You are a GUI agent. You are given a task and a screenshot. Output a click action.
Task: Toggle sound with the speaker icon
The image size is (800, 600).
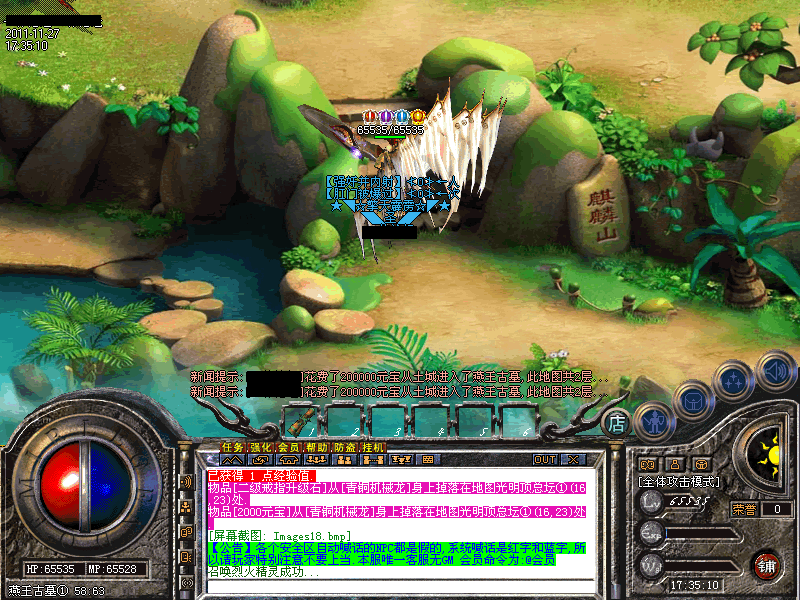coord(776,369)
